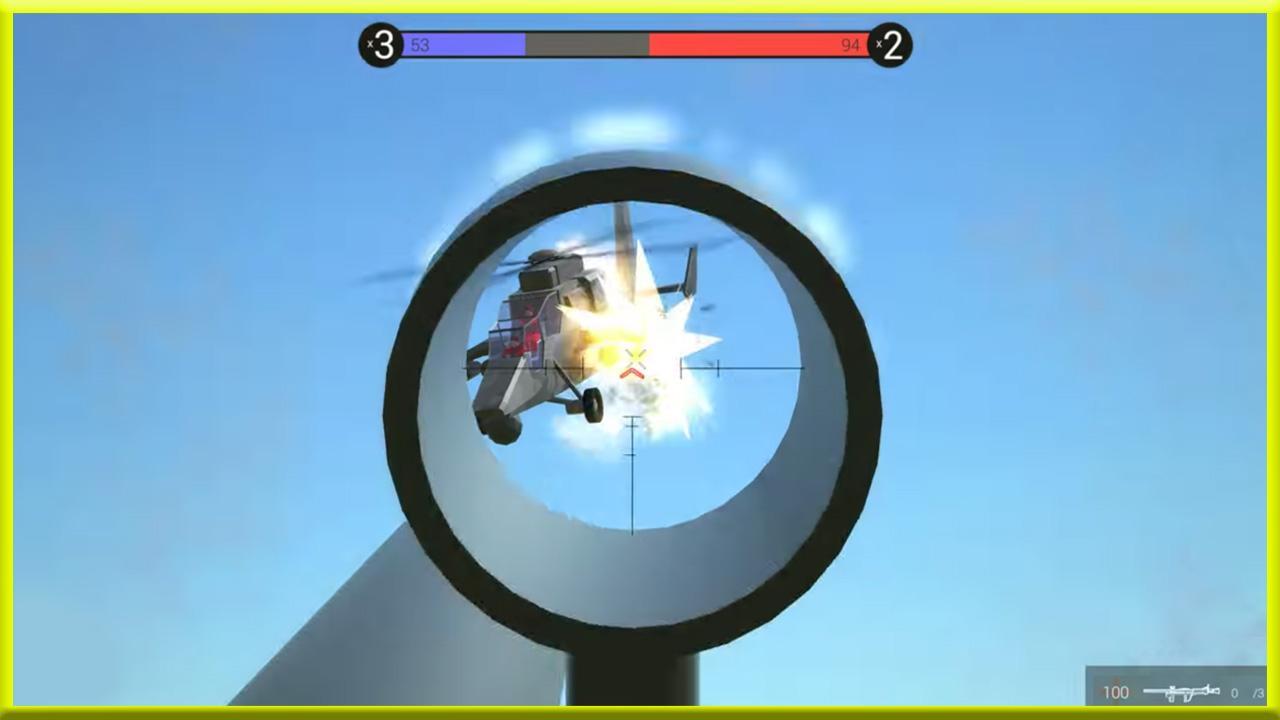The height and width of the screenshot is (720, 1280).
Task: Click the spare magazine counter /3
Action: click(1255, 690)
